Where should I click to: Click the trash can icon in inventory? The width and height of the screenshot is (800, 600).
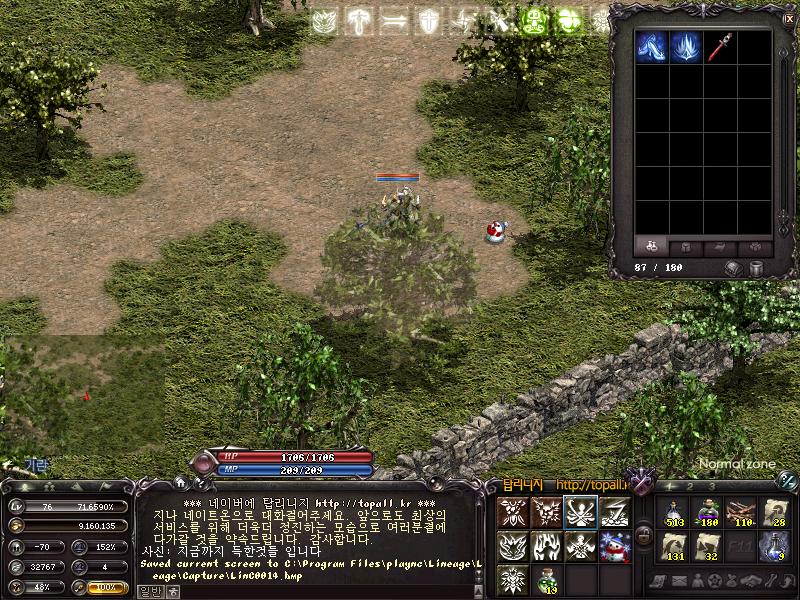757,268
